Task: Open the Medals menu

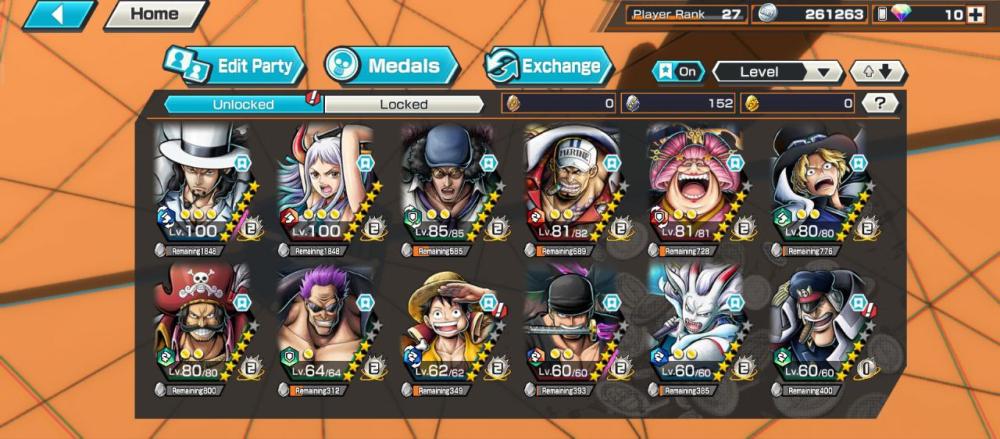Action: coord(392,67)
